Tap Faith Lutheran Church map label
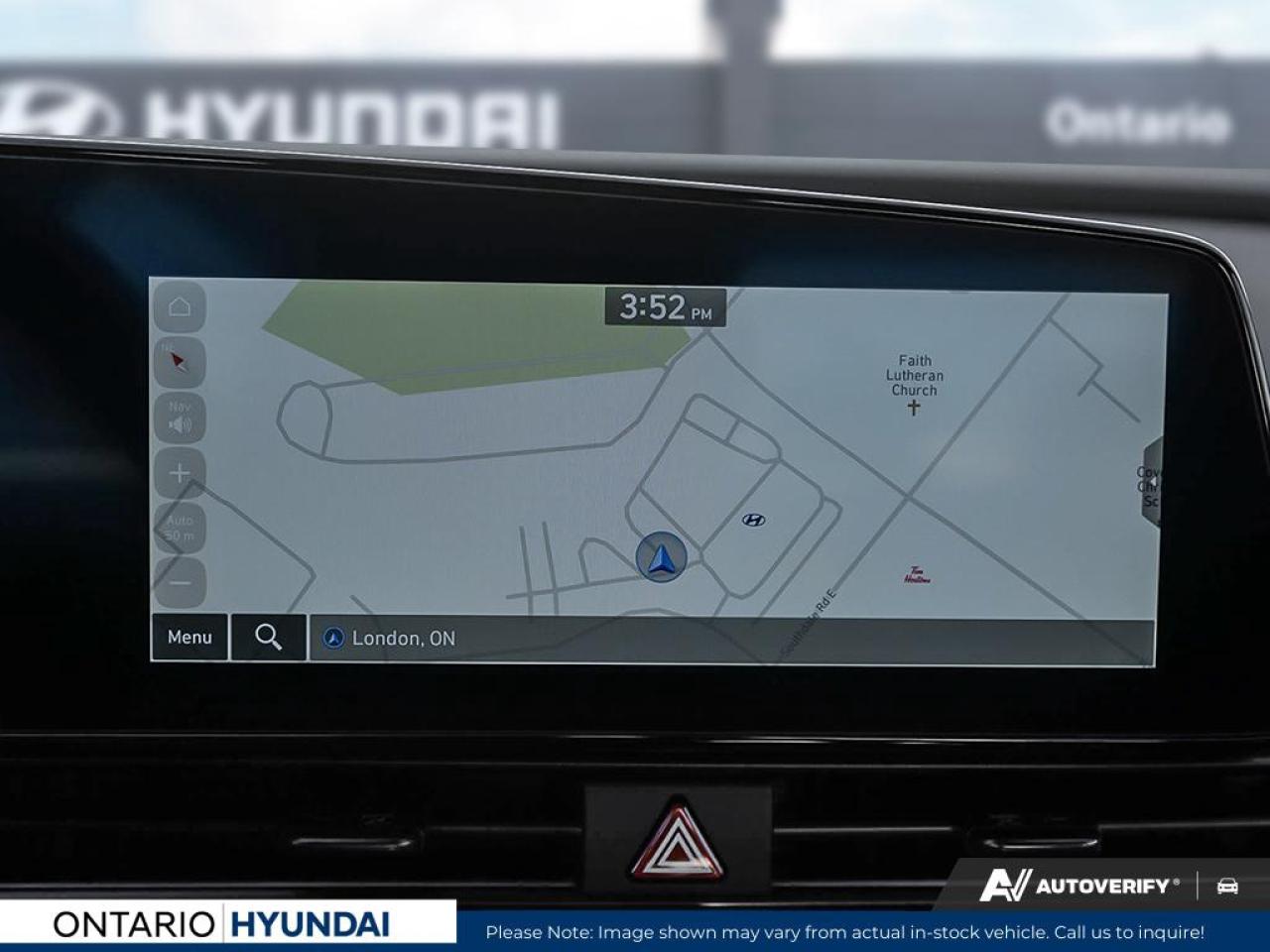The image size is (1270, 952). click(x=913, y=375)
